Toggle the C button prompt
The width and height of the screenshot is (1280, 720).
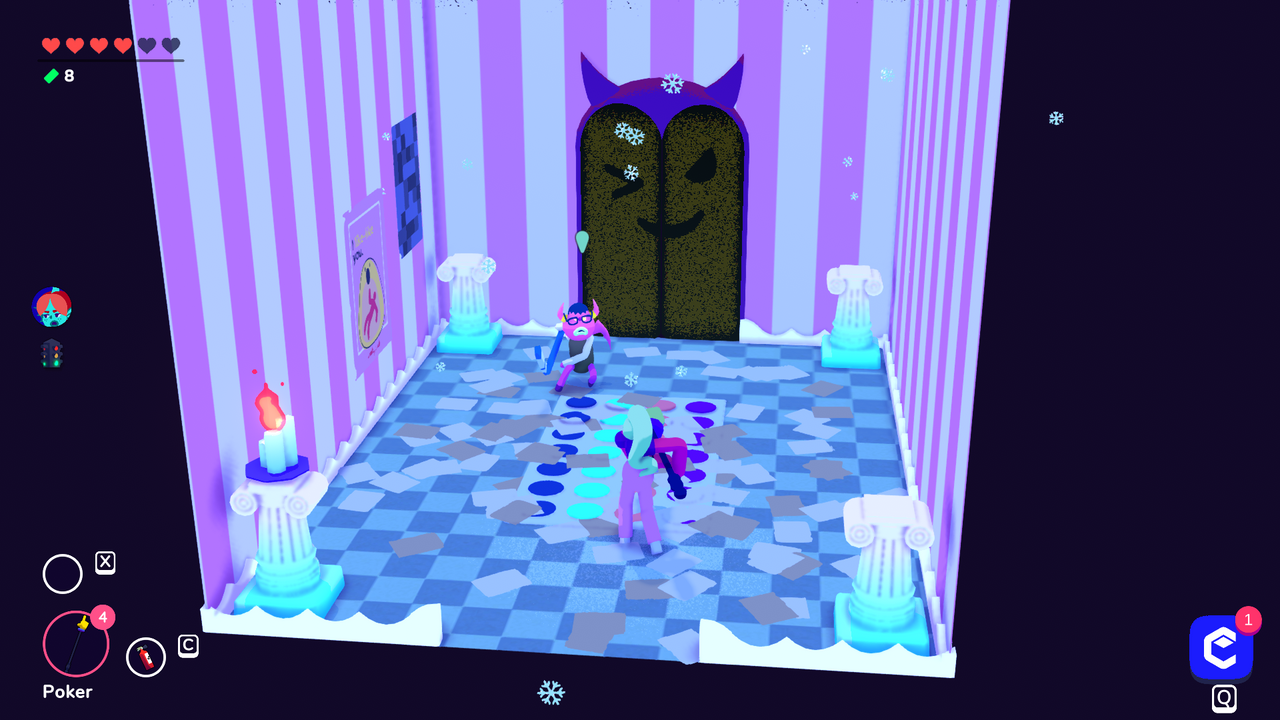[188, 646]
